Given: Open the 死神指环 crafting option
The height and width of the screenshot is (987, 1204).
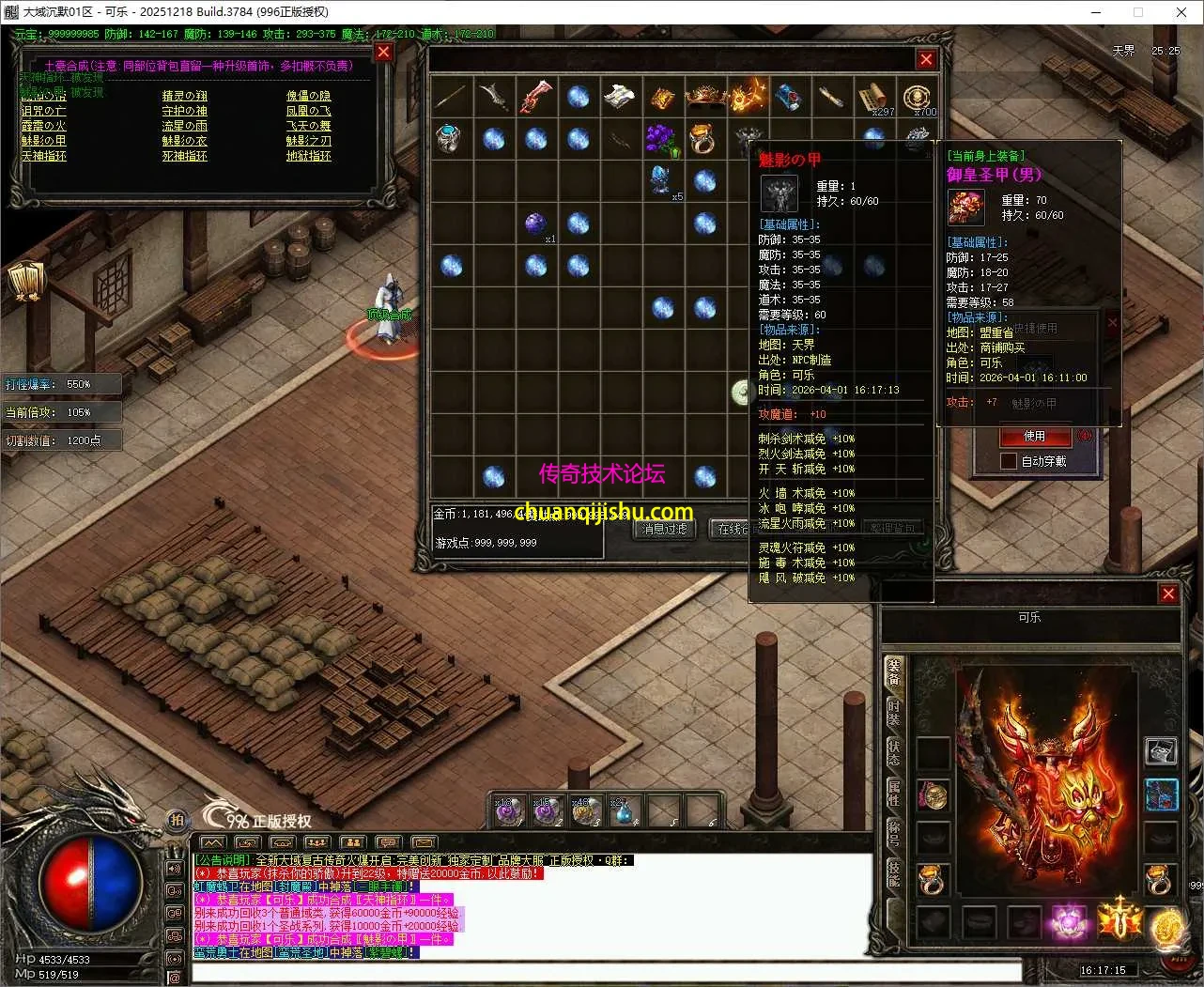Looking at the screenshot, I should [184, 156].
